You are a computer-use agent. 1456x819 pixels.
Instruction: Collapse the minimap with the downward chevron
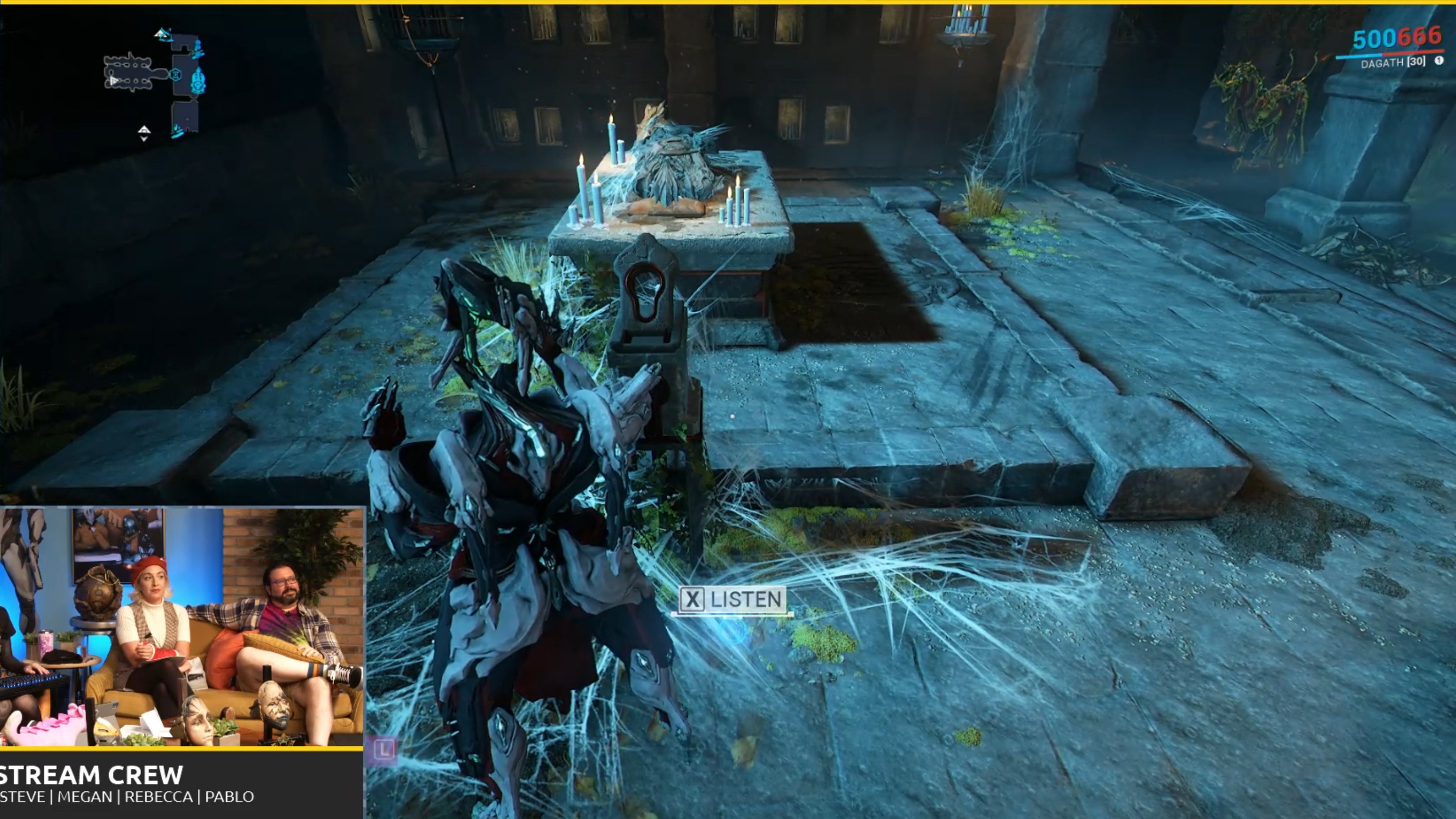144,140
